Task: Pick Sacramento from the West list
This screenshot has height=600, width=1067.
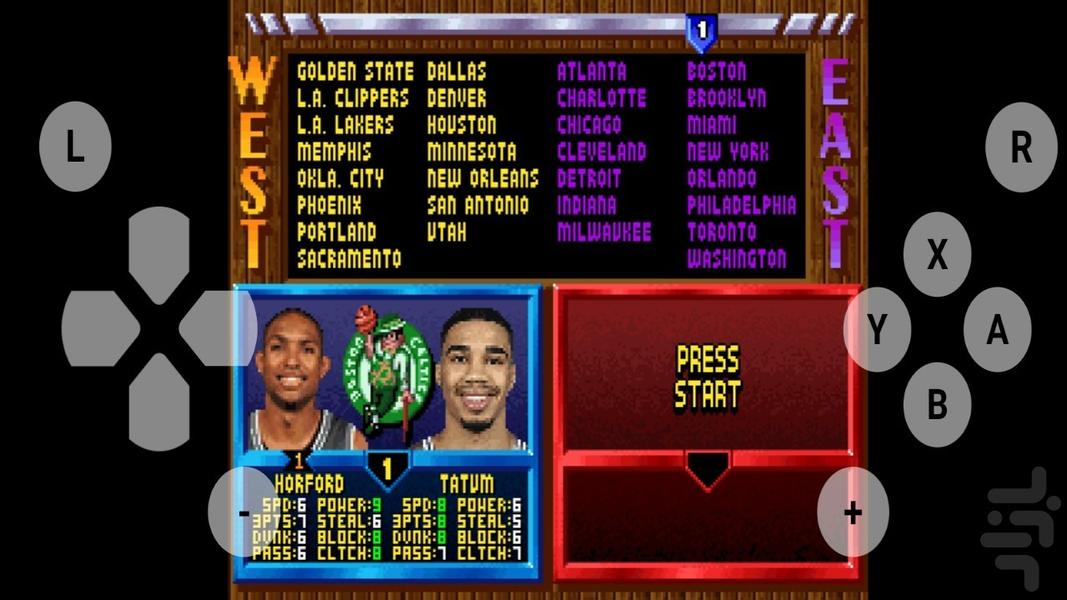Action: click(x=349, y=259)
